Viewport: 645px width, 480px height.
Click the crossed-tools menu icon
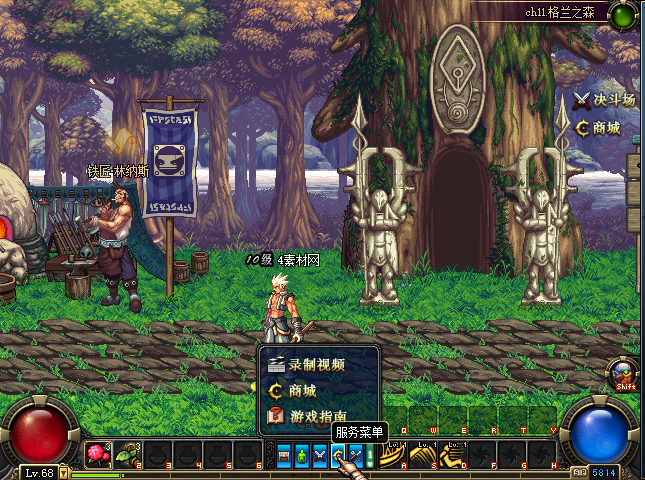pos(355,456)
